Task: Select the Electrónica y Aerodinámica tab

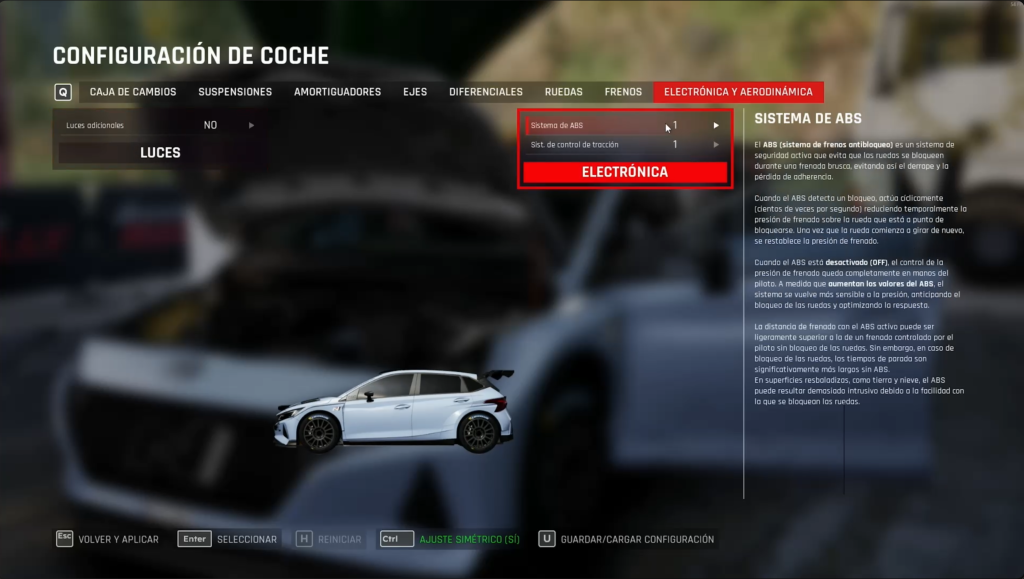Action: tap(738, 92)
